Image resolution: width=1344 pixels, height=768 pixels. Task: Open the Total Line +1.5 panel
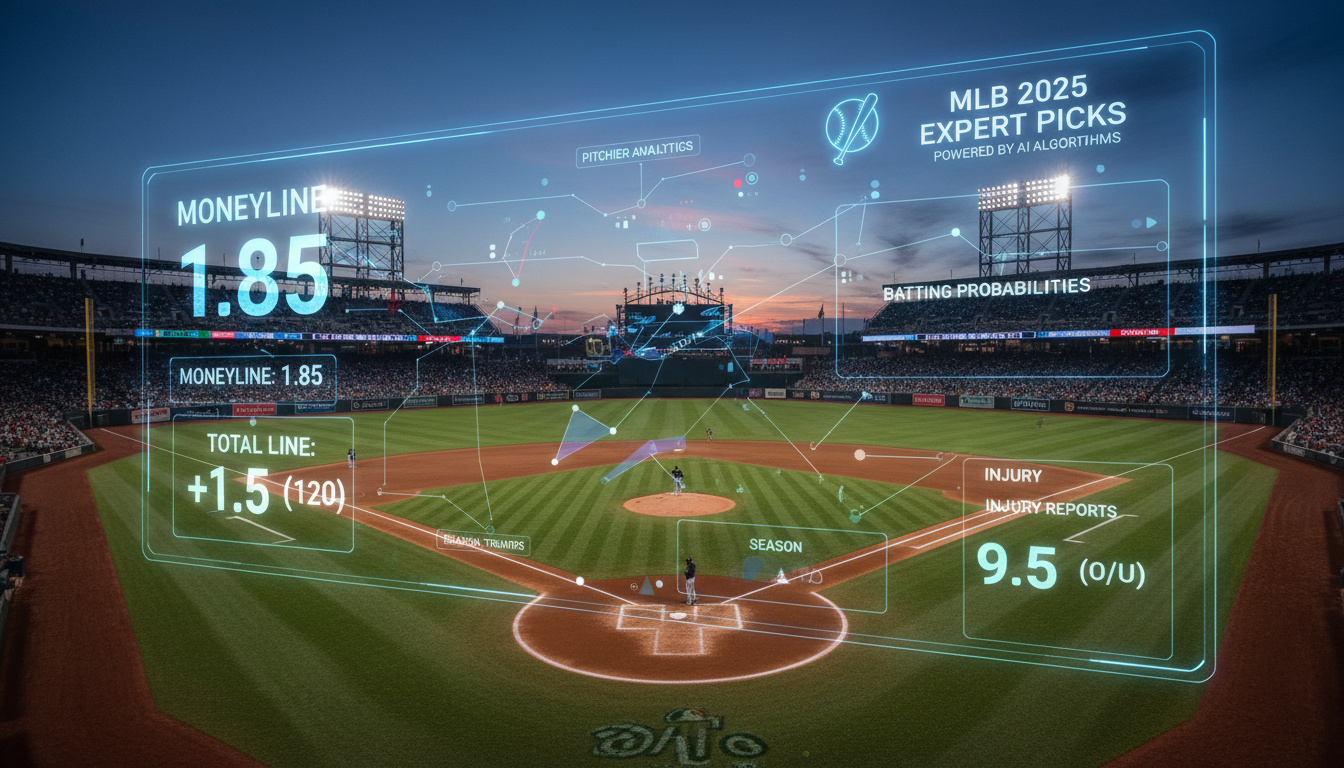pos(263,482)
